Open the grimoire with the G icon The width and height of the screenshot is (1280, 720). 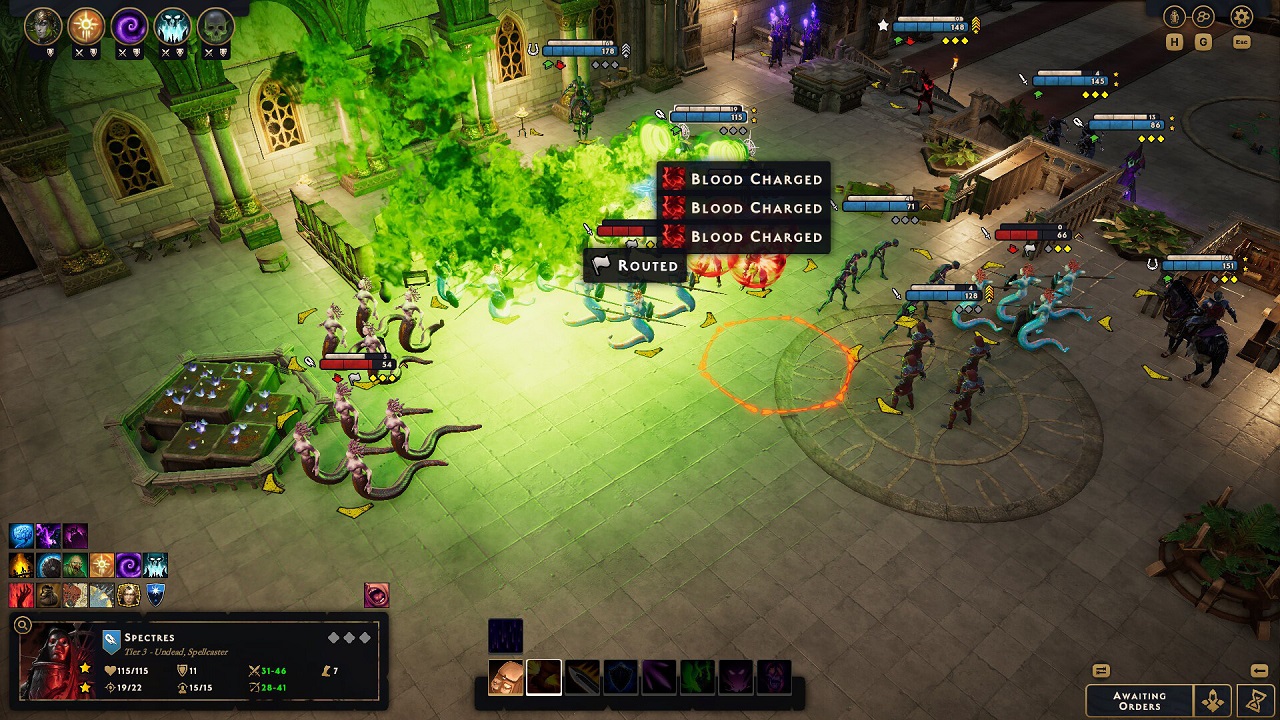click(1203, 42)
